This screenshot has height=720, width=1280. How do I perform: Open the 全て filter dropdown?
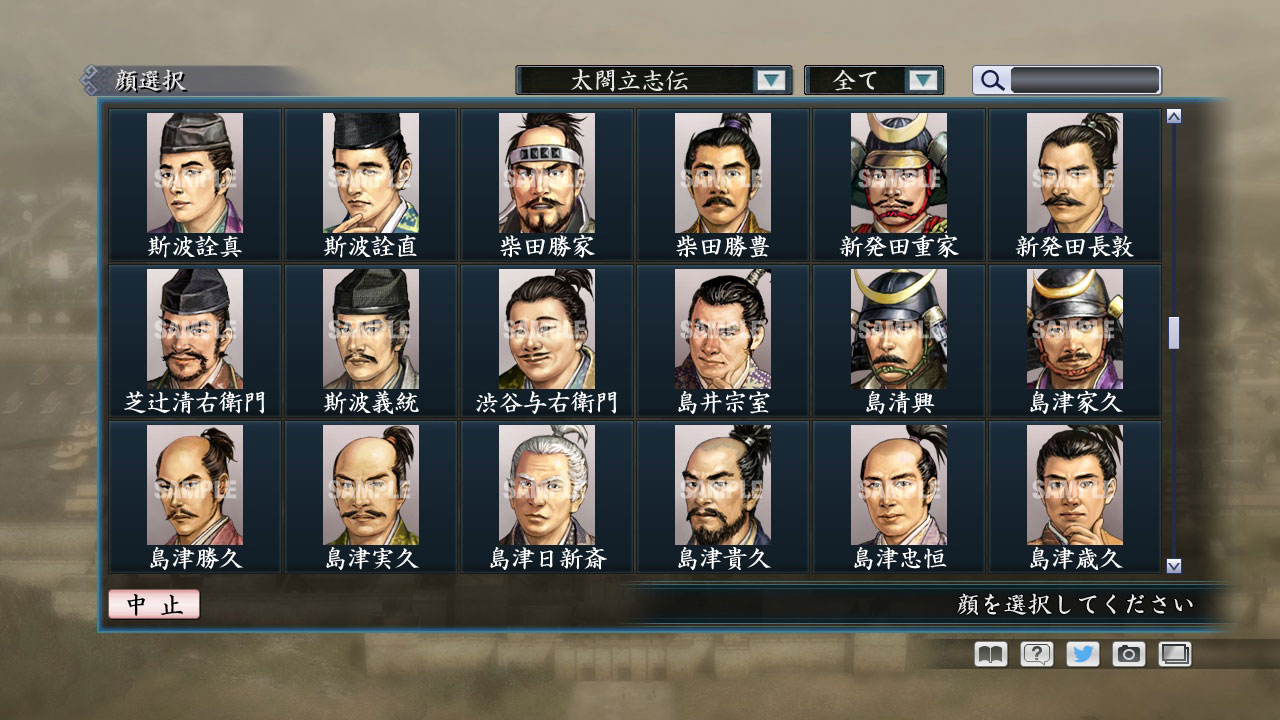coord(875,80)
